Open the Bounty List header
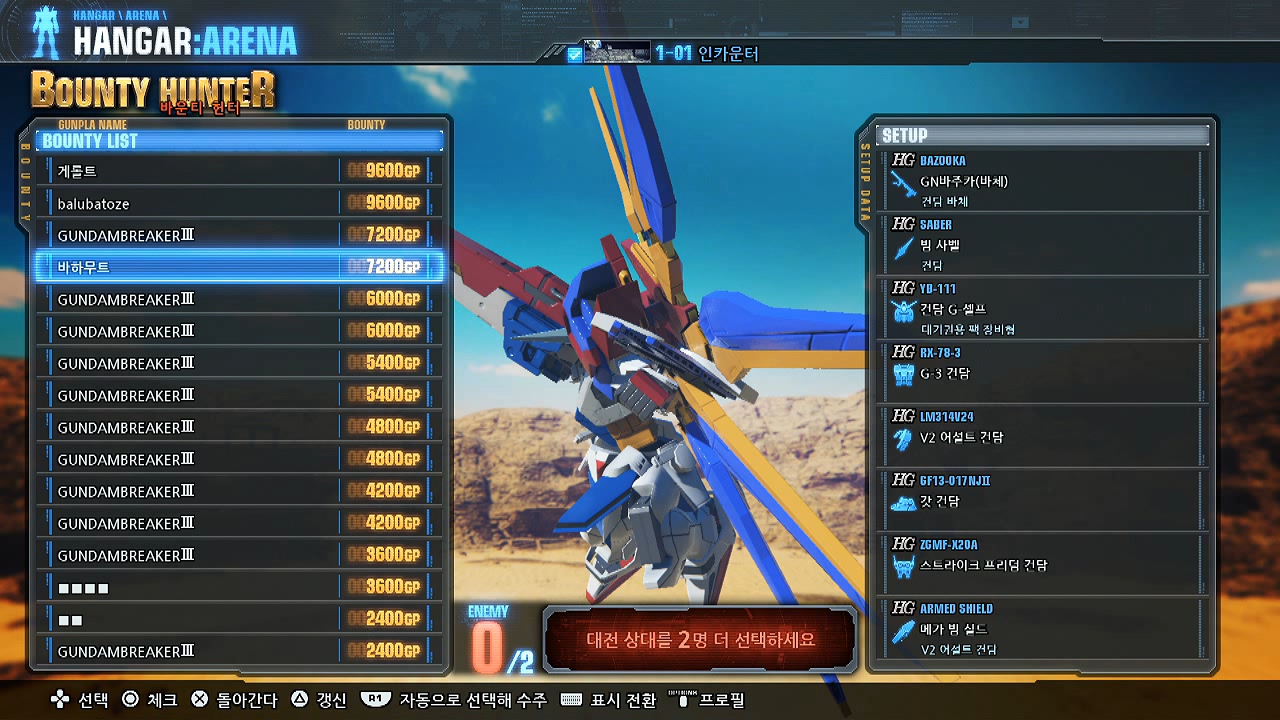 coord(239,141)
